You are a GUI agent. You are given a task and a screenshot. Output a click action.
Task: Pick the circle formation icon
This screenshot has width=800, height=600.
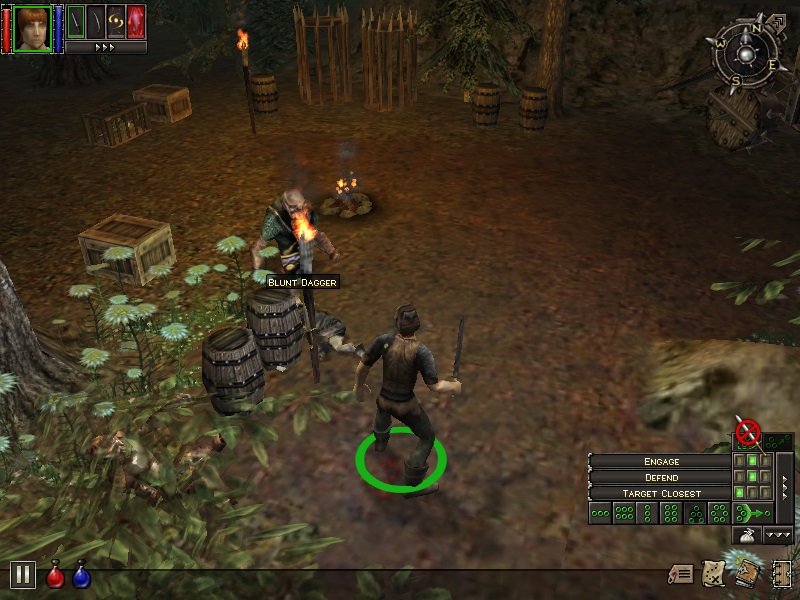click(x=721, y=514)
